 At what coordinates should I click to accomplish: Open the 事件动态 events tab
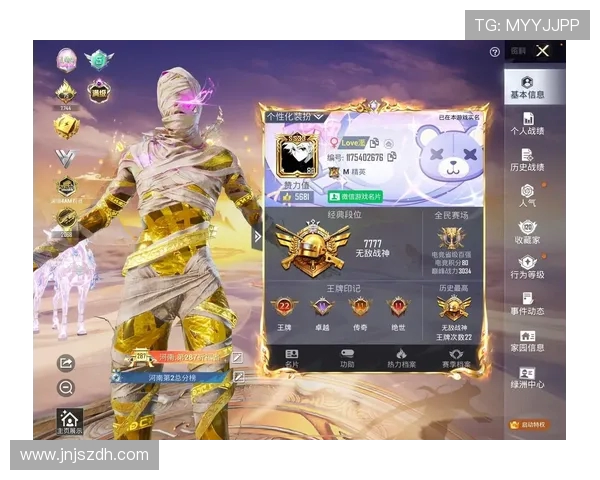point(527,303)
